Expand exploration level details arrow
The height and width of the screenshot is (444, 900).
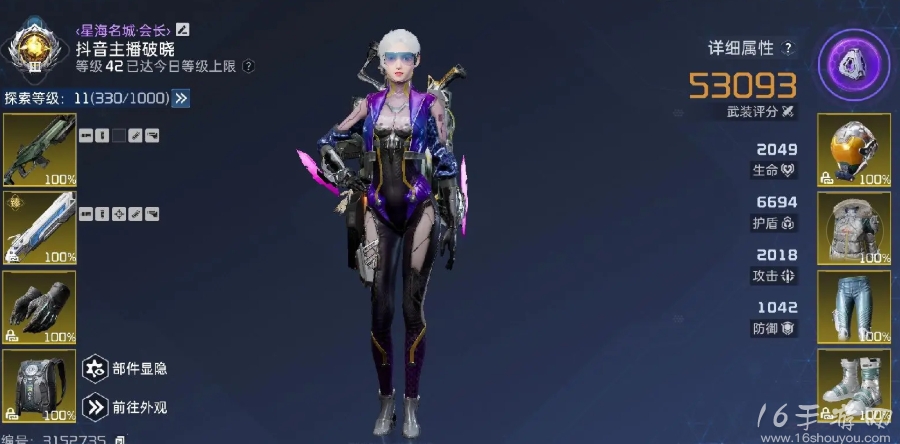pyautogui.click(x=181, y=98)
